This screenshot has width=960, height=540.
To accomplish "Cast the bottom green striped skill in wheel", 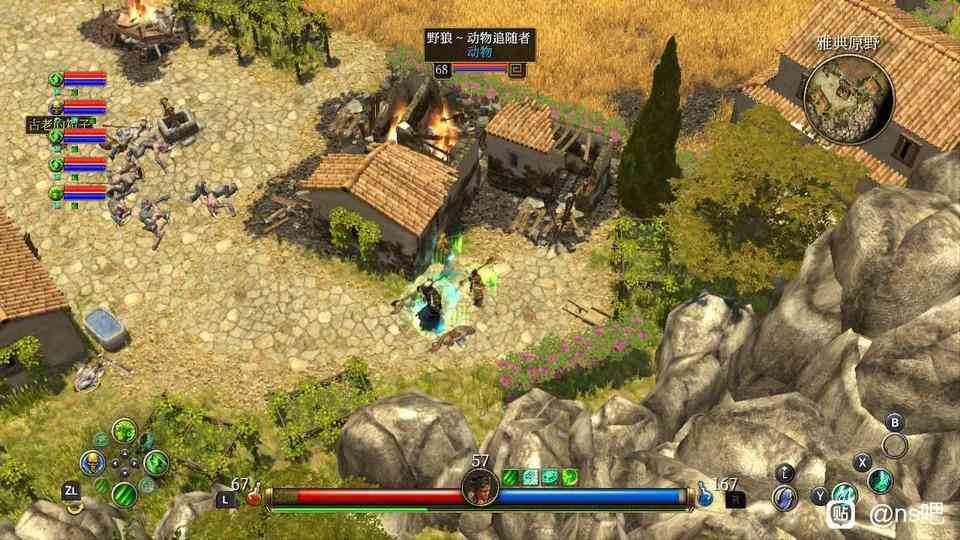I will click(124, 494).
